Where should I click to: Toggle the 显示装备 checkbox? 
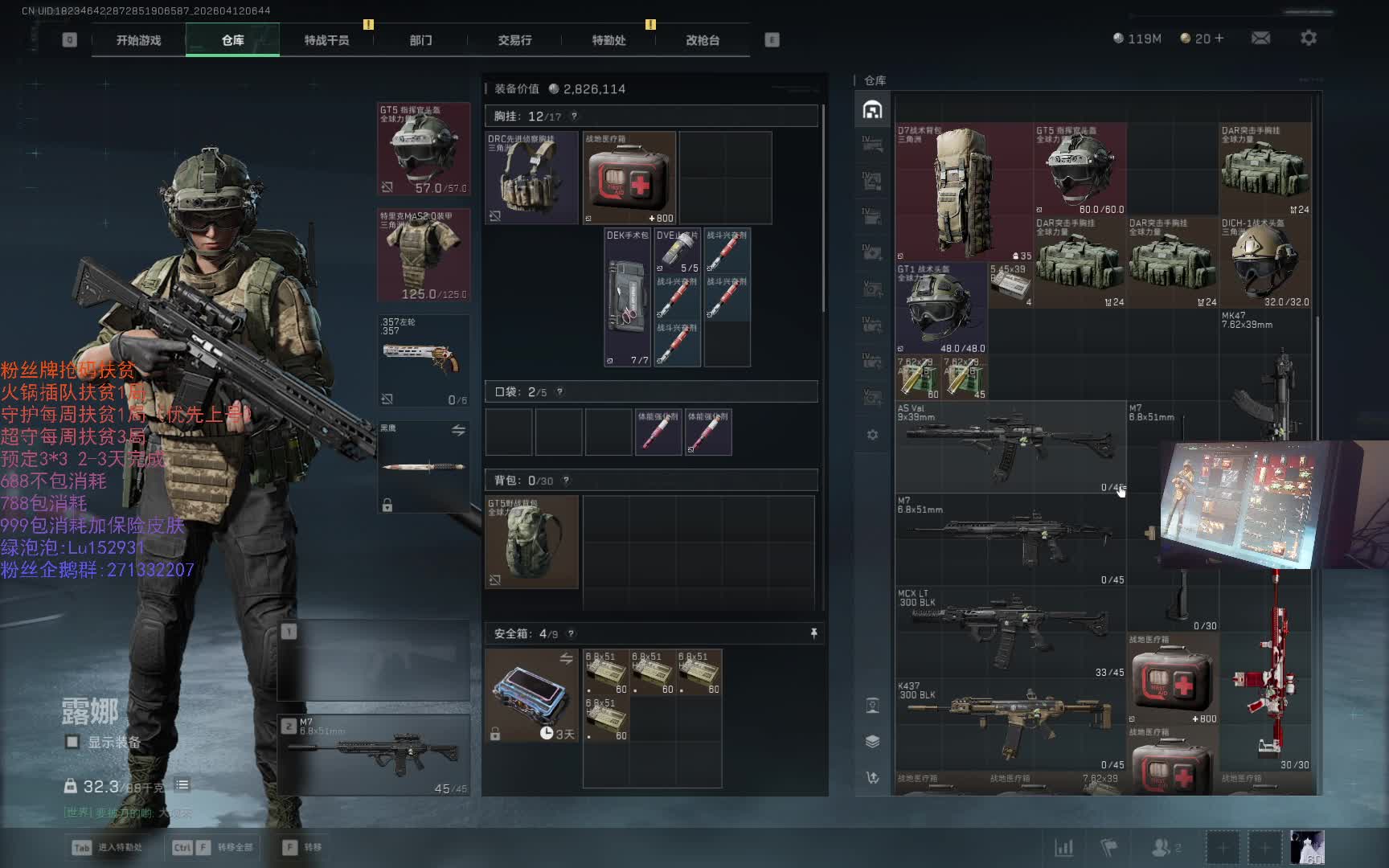click(72, 742)
